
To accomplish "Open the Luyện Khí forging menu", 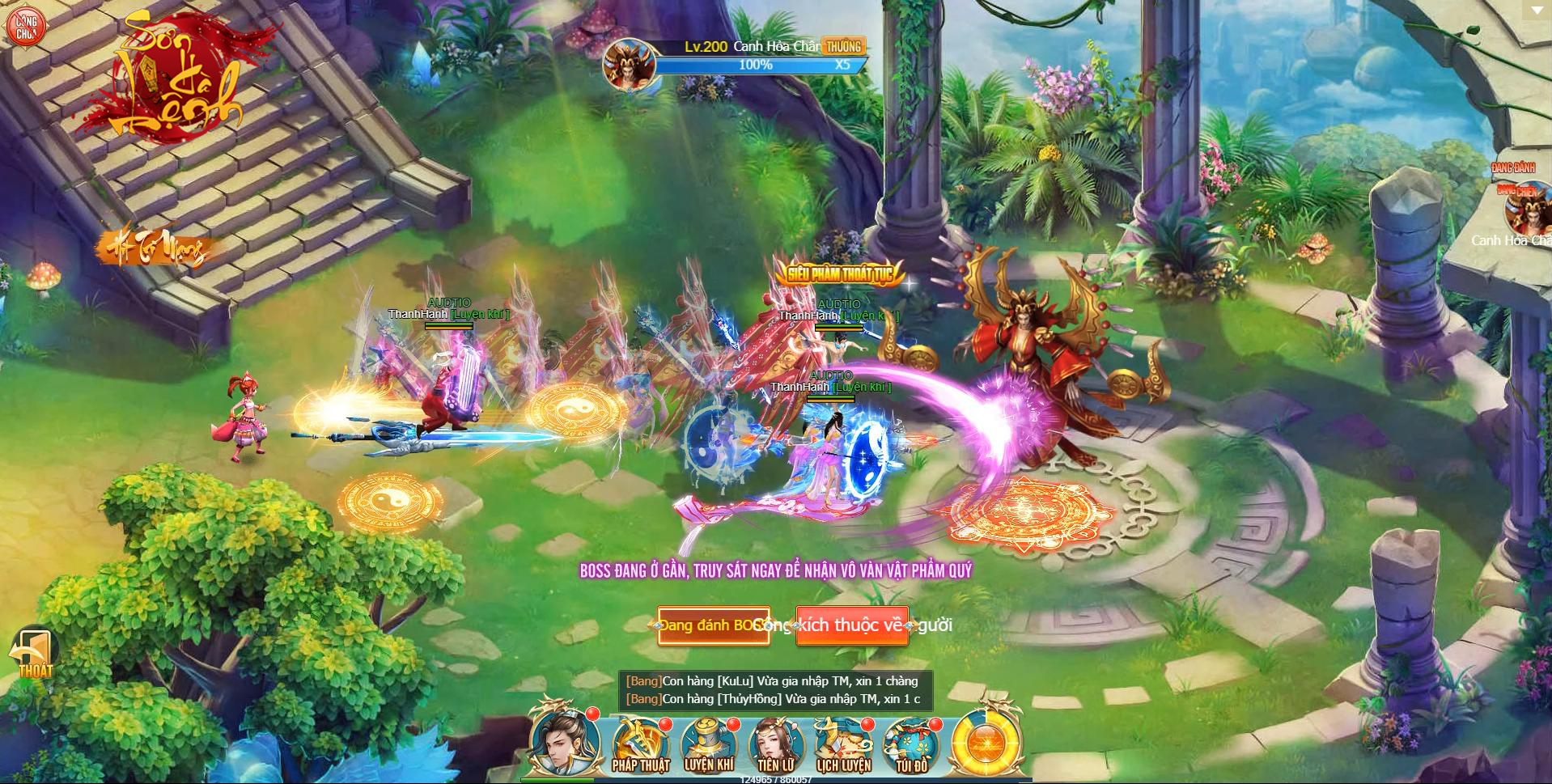I will coord(709,745).
